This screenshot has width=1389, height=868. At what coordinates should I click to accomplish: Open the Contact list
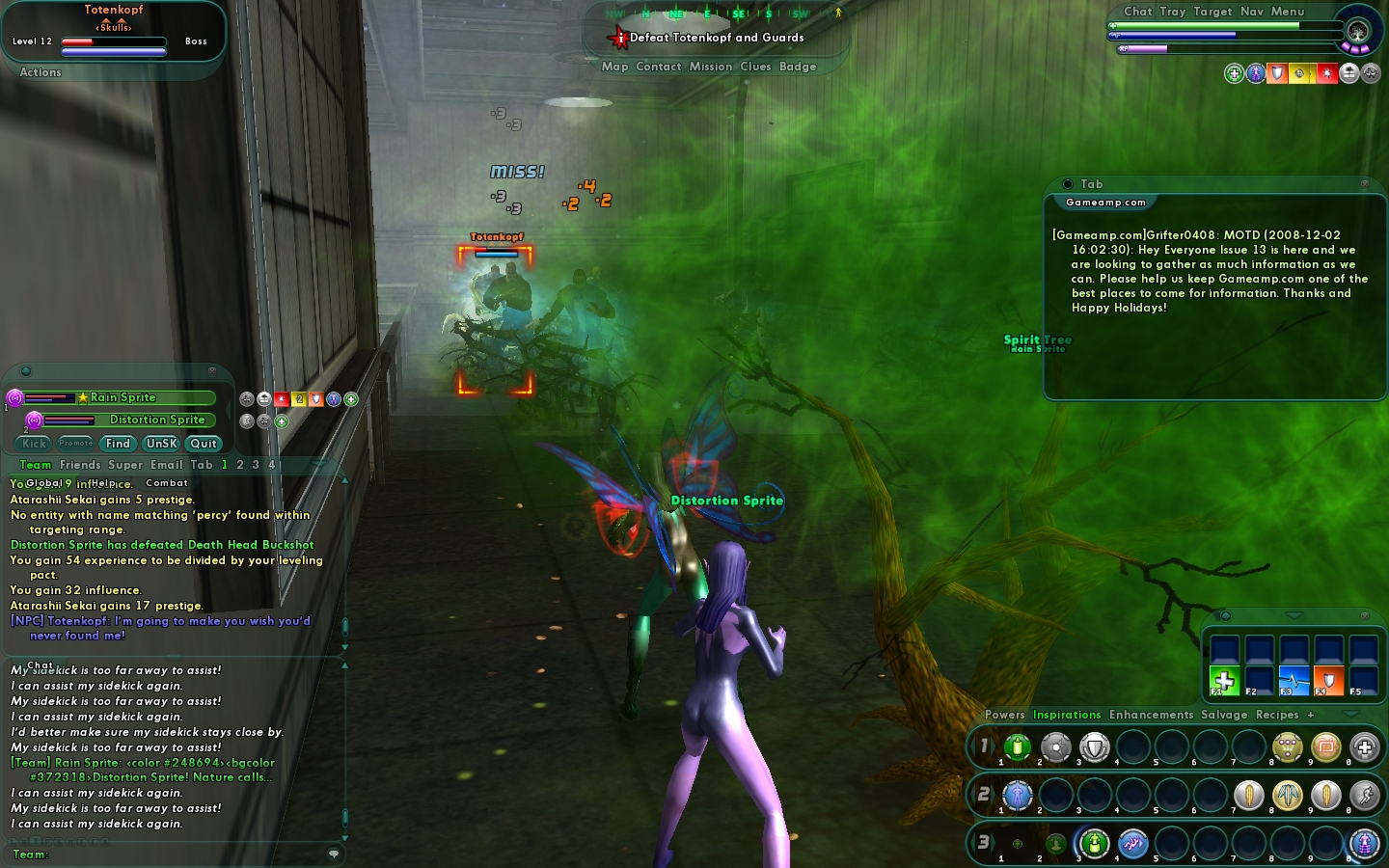659,67
